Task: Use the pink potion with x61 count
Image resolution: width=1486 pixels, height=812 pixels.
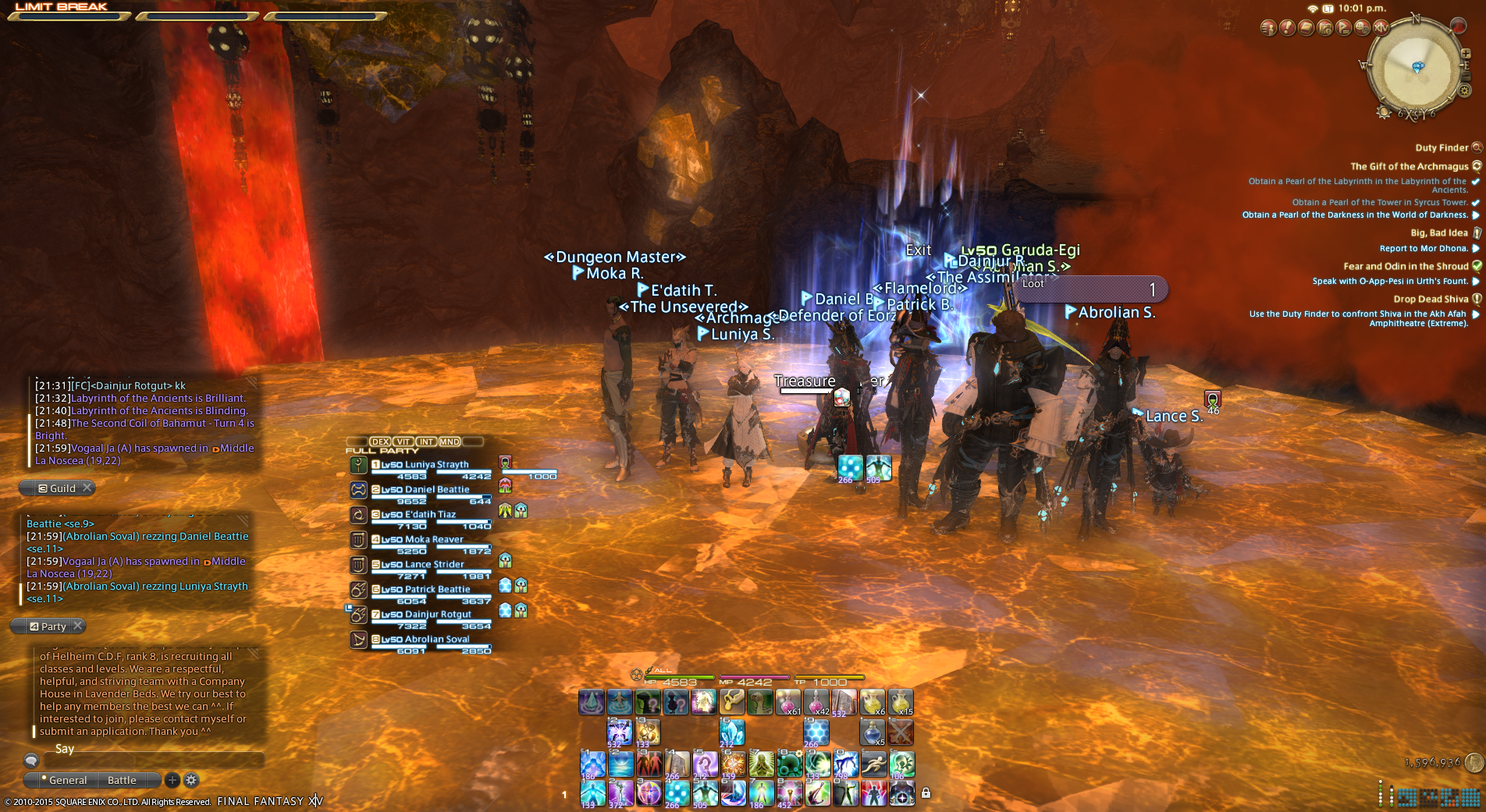Action: pyautogui.click(x=787, y=702)
